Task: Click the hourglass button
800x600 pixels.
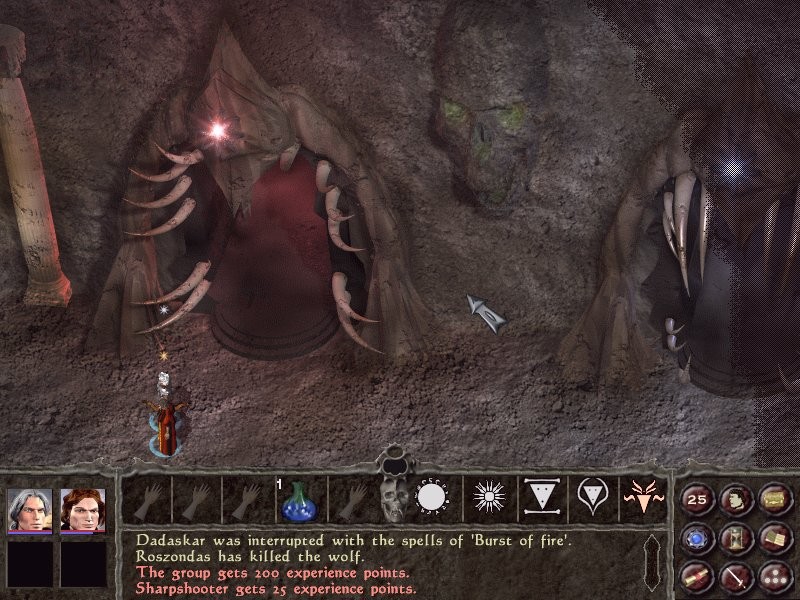Action: click(x=735, y=538)
